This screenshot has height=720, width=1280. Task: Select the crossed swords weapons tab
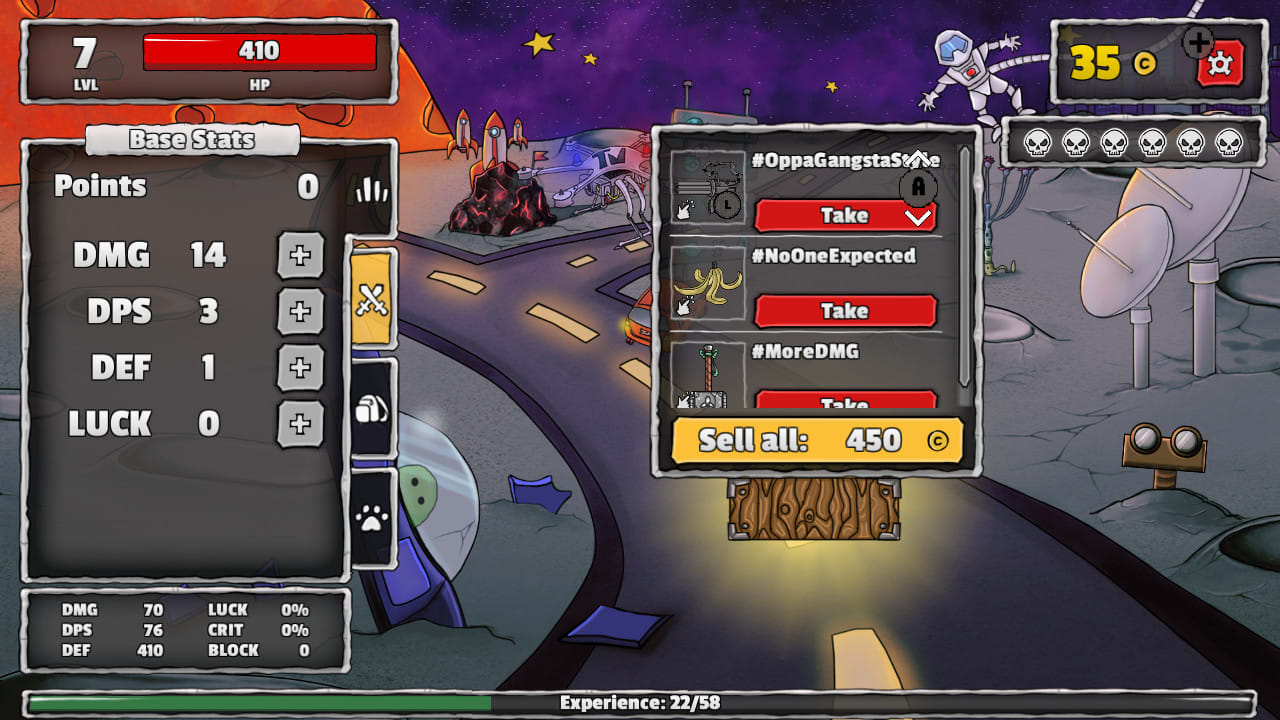point(374,300)
